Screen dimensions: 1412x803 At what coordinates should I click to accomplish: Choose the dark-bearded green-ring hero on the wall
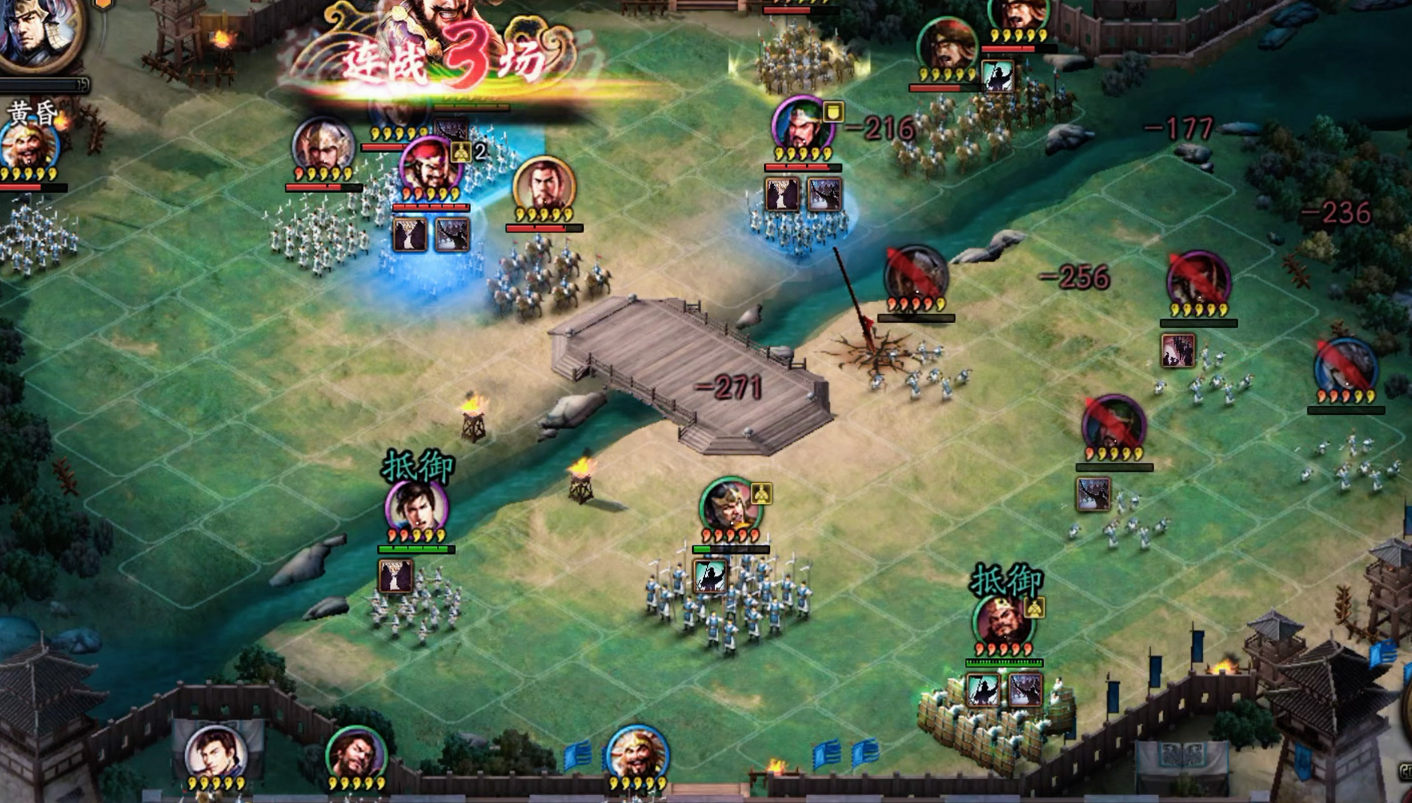[x=354, y=754]
